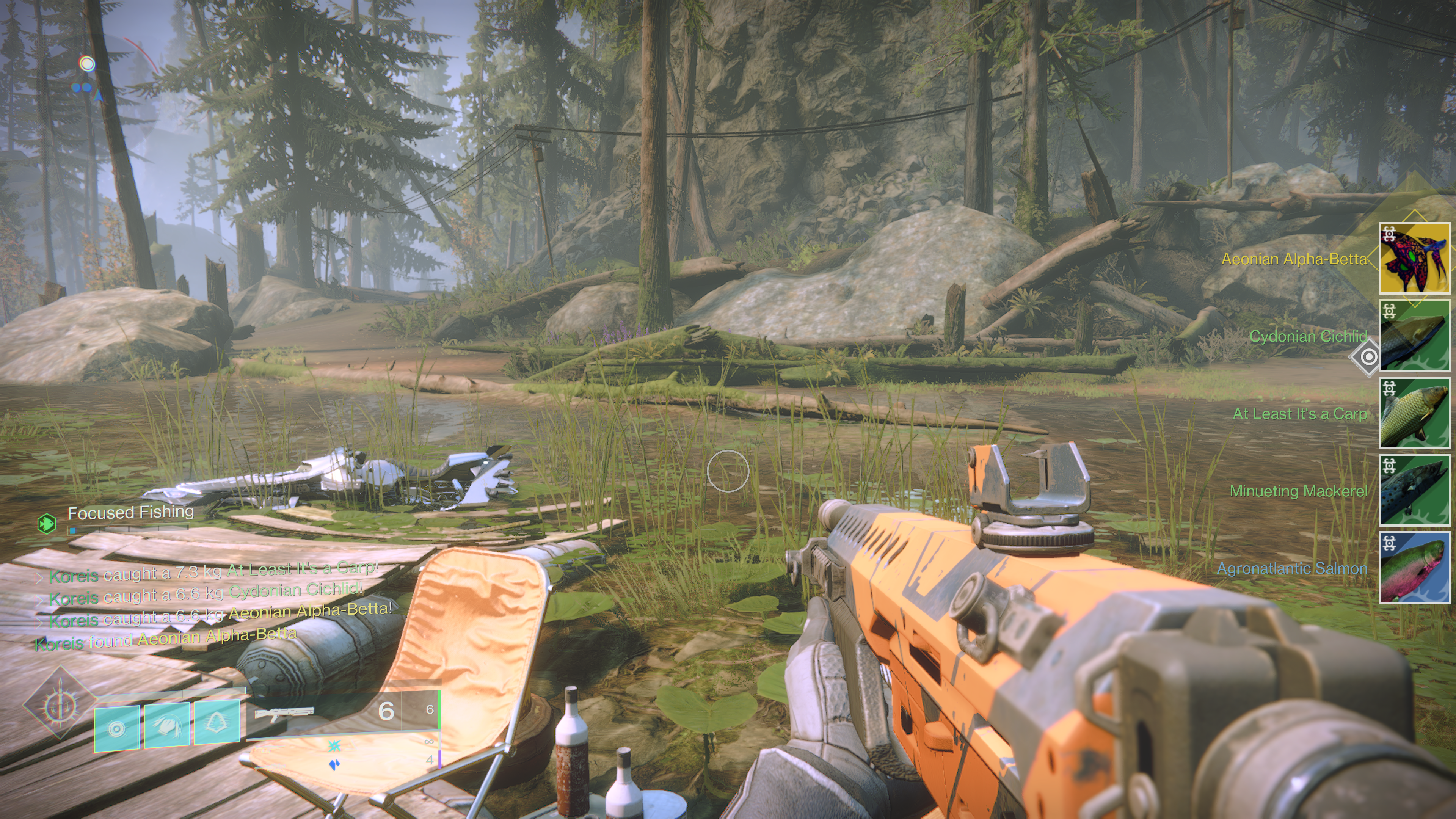Select the Cydonian Cichlid fish icon
This screenshot has width=1456, height=819.
pyautogui.click(x=1414, y=336)
